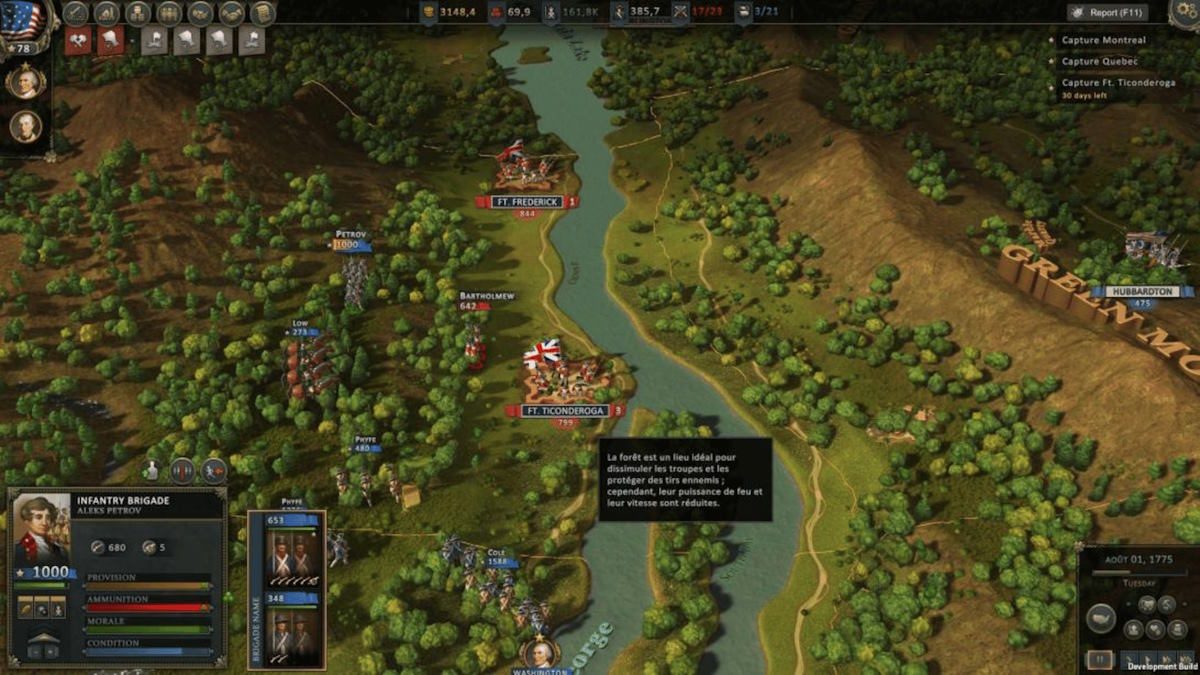
Task: Select the Capture Ft. Ticonderoga objective
Action: 1110,83
